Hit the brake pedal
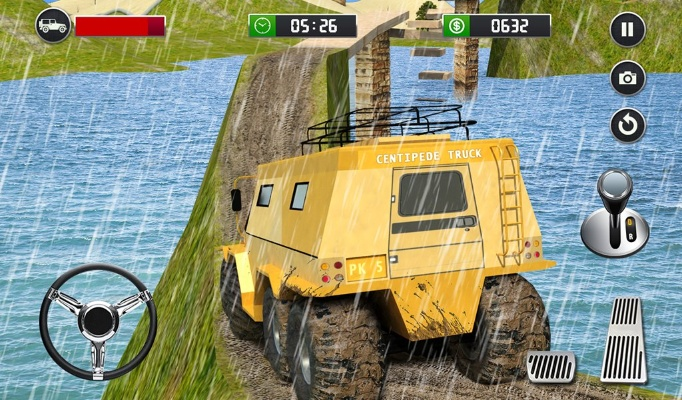Screen dimensions: 682x400 (x=551, y=366)
